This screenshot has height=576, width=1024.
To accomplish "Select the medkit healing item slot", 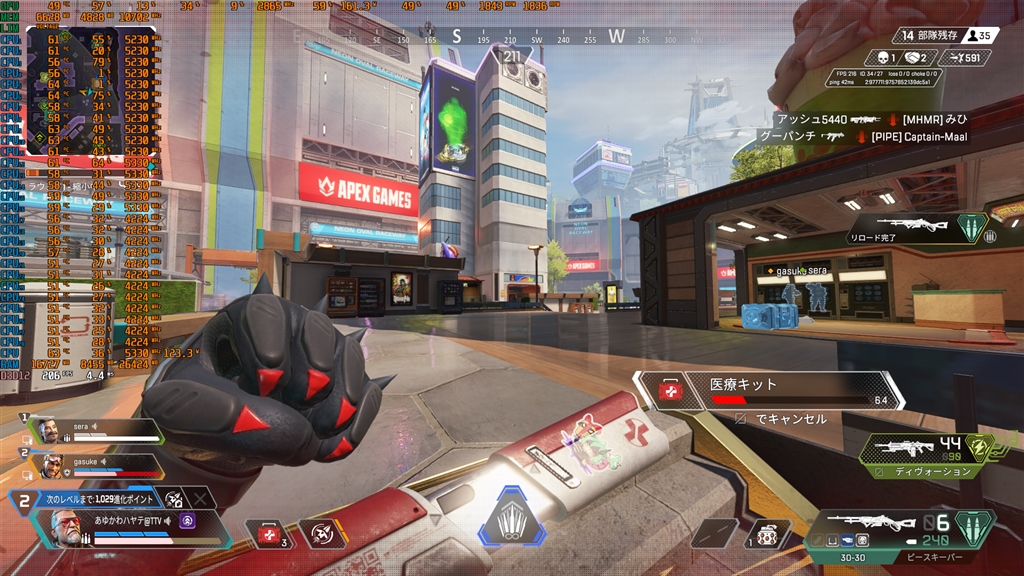I will 270,534.
